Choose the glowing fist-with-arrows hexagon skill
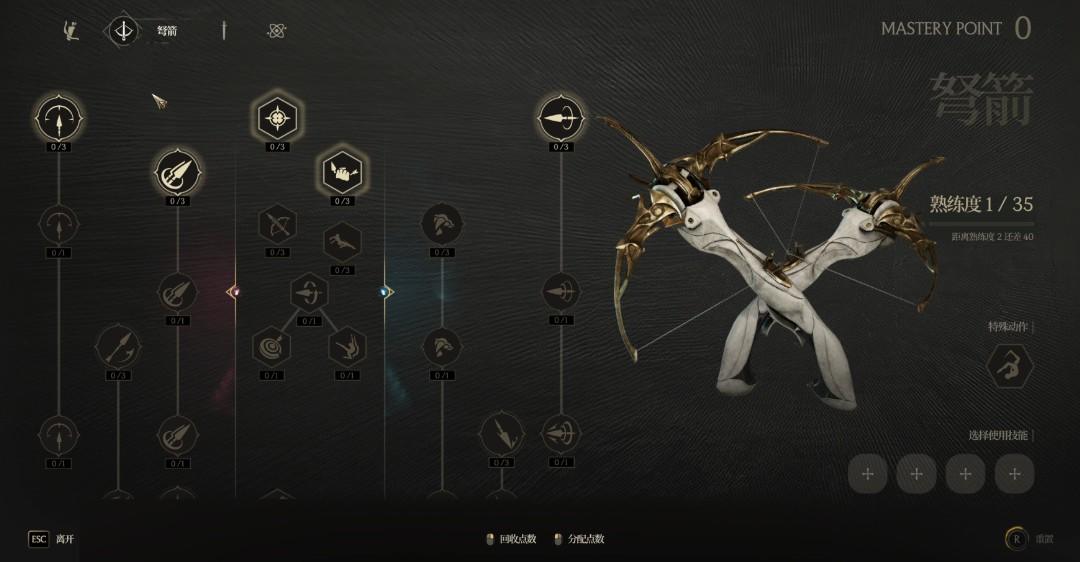Viewport: 1080px width, 562px height. (341, 172)
